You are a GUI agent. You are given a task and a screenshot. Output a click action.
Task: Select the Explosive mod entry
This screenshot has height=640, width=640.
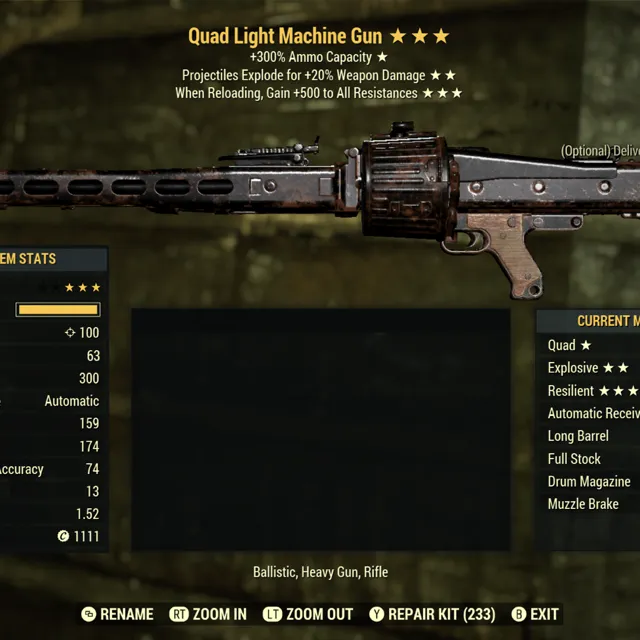(588, 368)
